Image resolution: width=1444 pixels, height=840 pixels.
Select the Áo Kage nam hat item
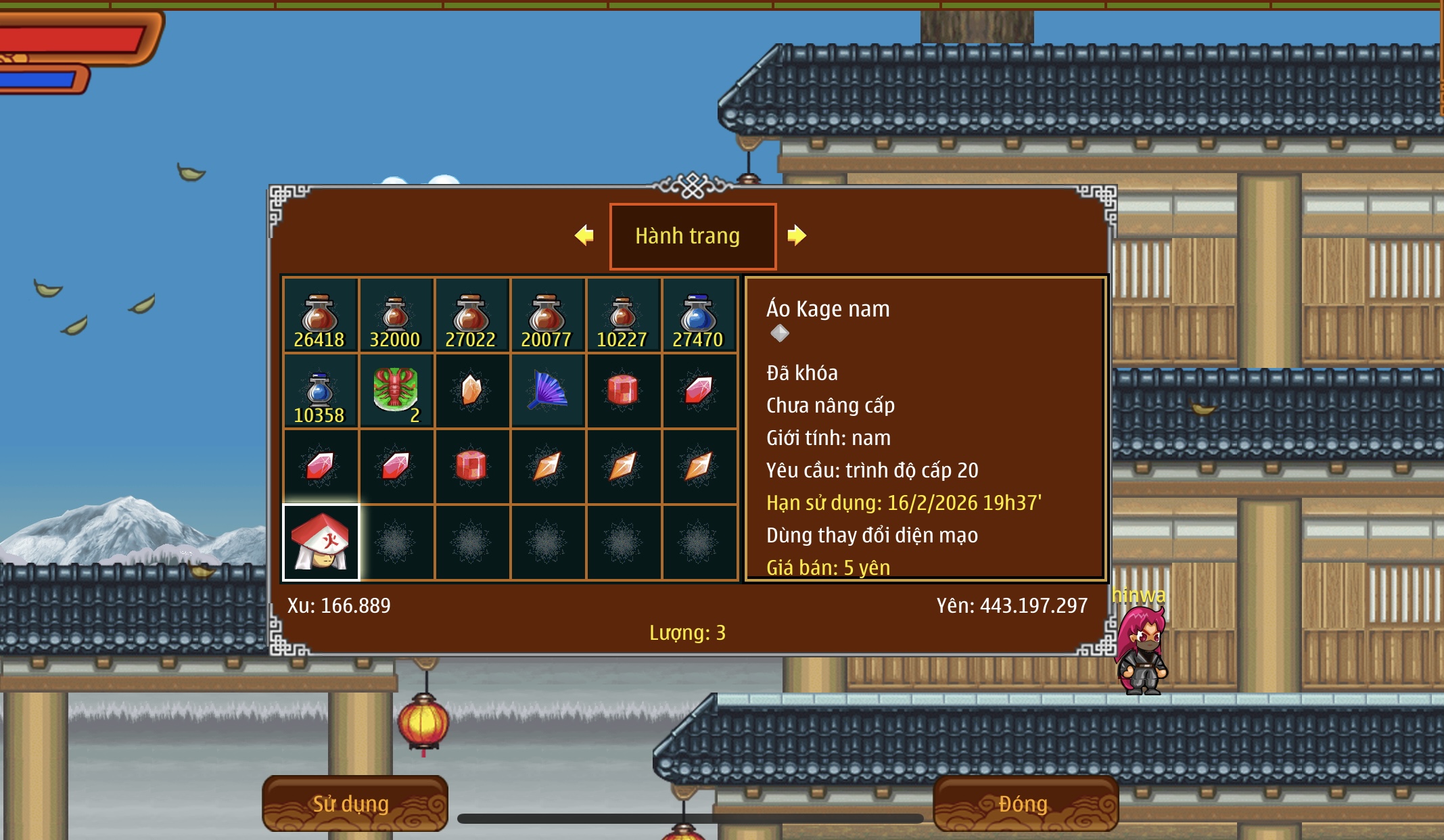click(x=321, y=542)
